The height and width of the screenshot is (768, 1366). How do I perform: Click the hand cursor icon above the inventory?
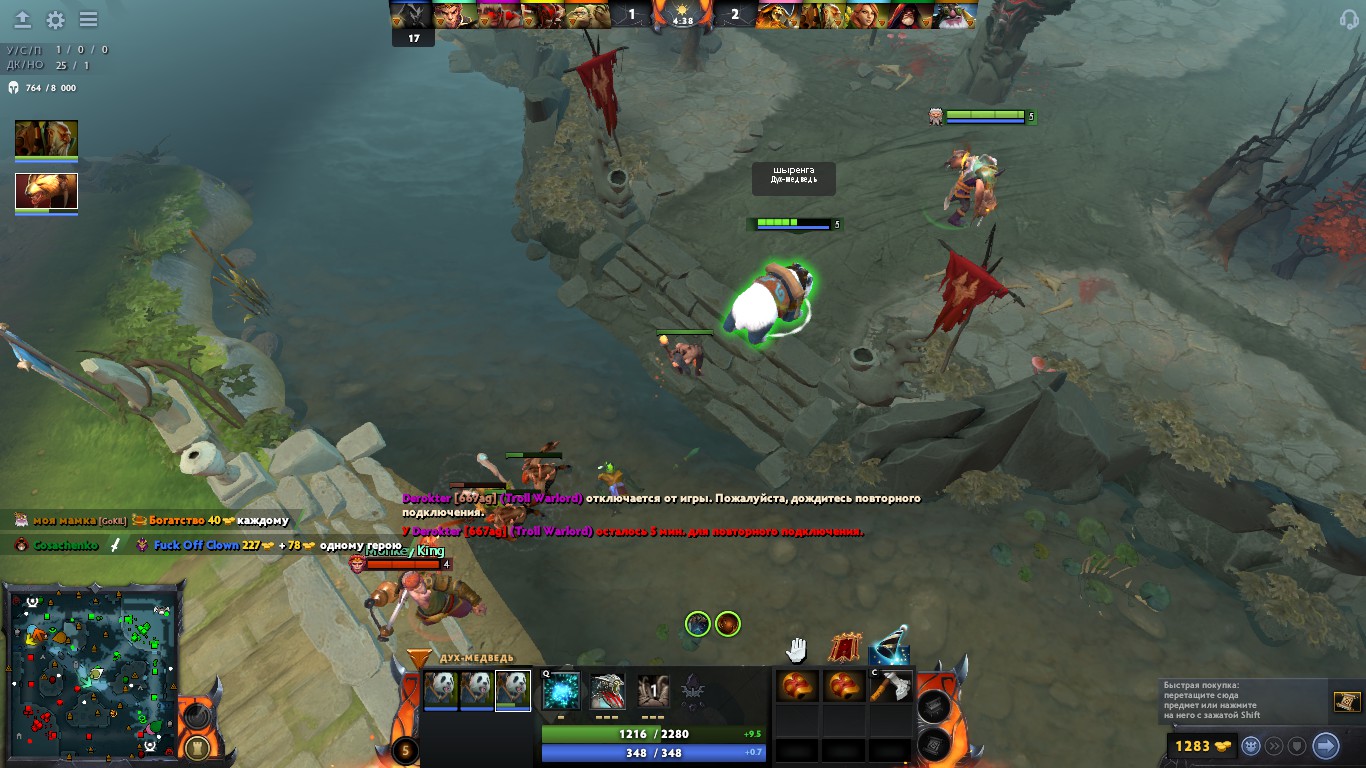(797, 648)
